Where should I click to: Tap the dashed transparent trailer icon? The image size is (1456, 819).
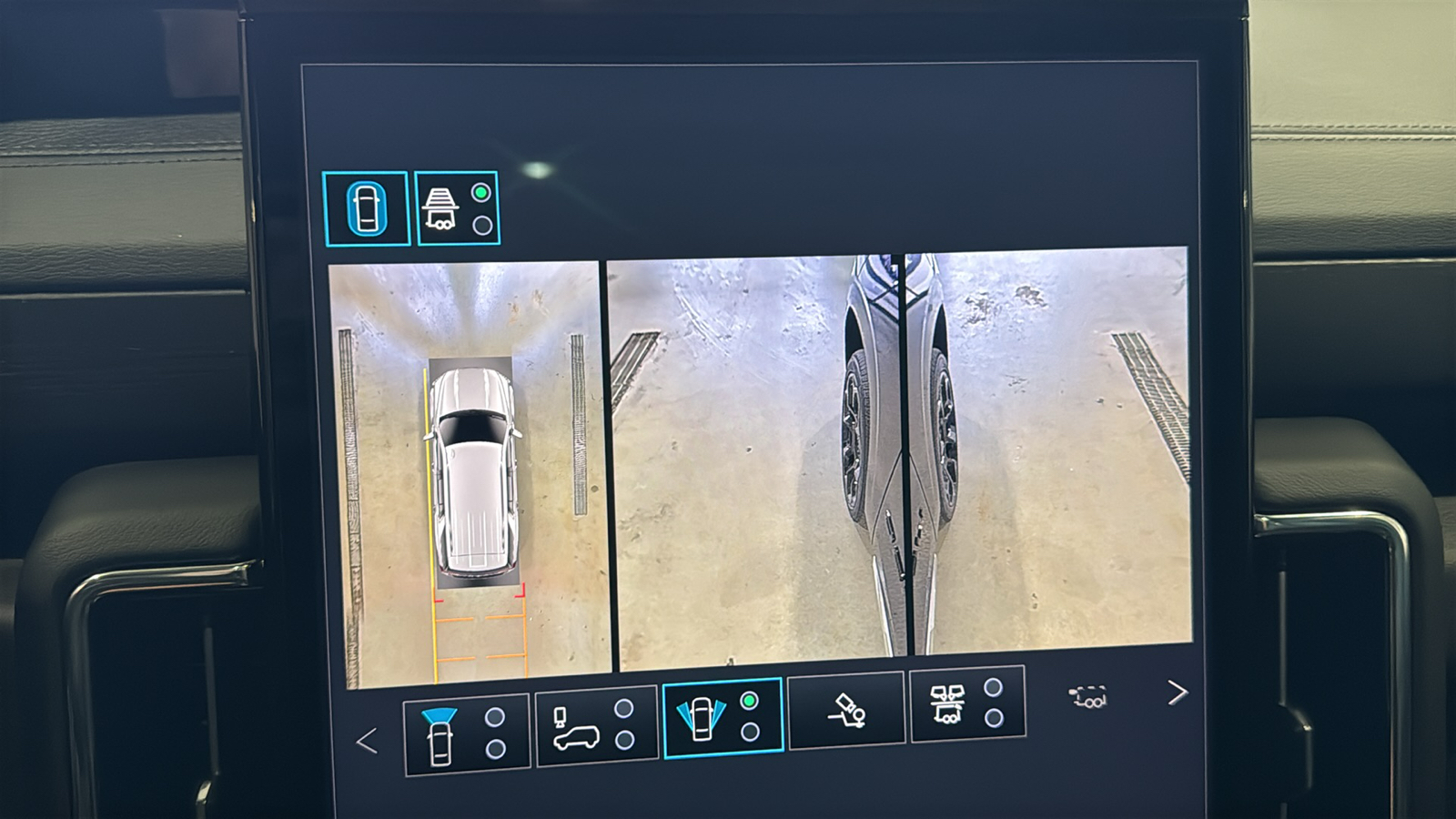point(1088,698)
